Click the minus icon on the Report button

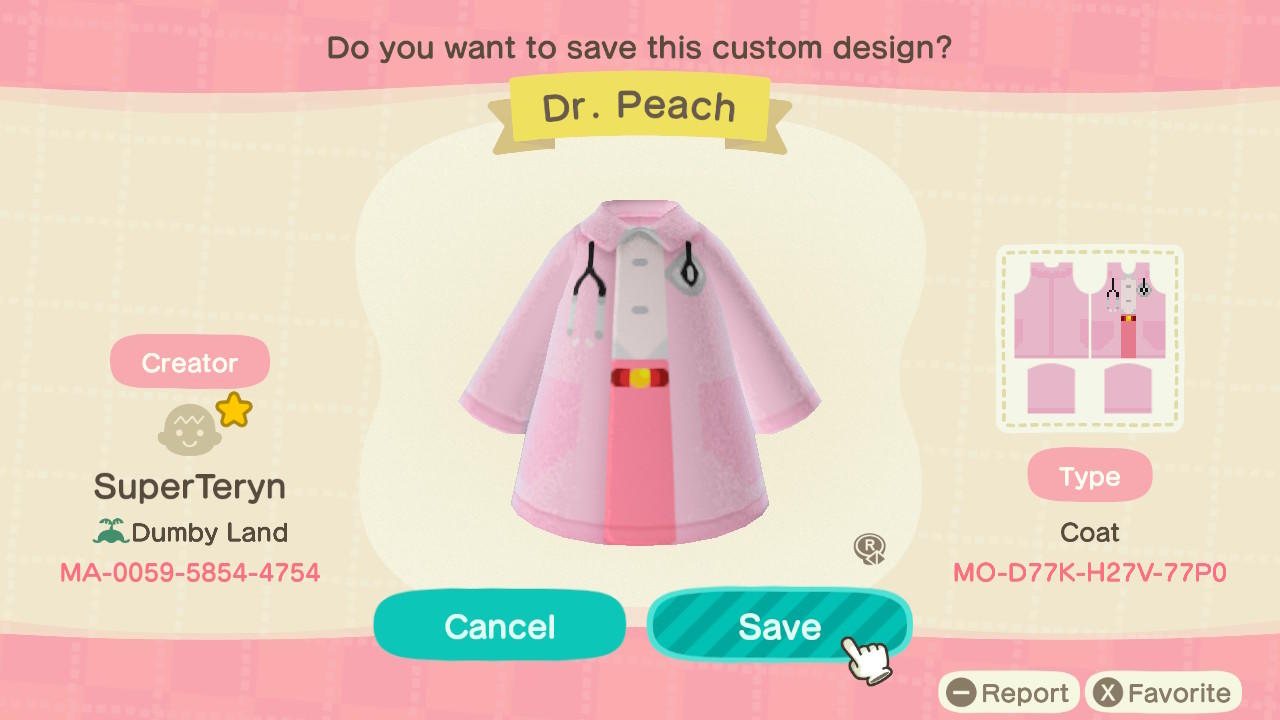coord(961,692)
